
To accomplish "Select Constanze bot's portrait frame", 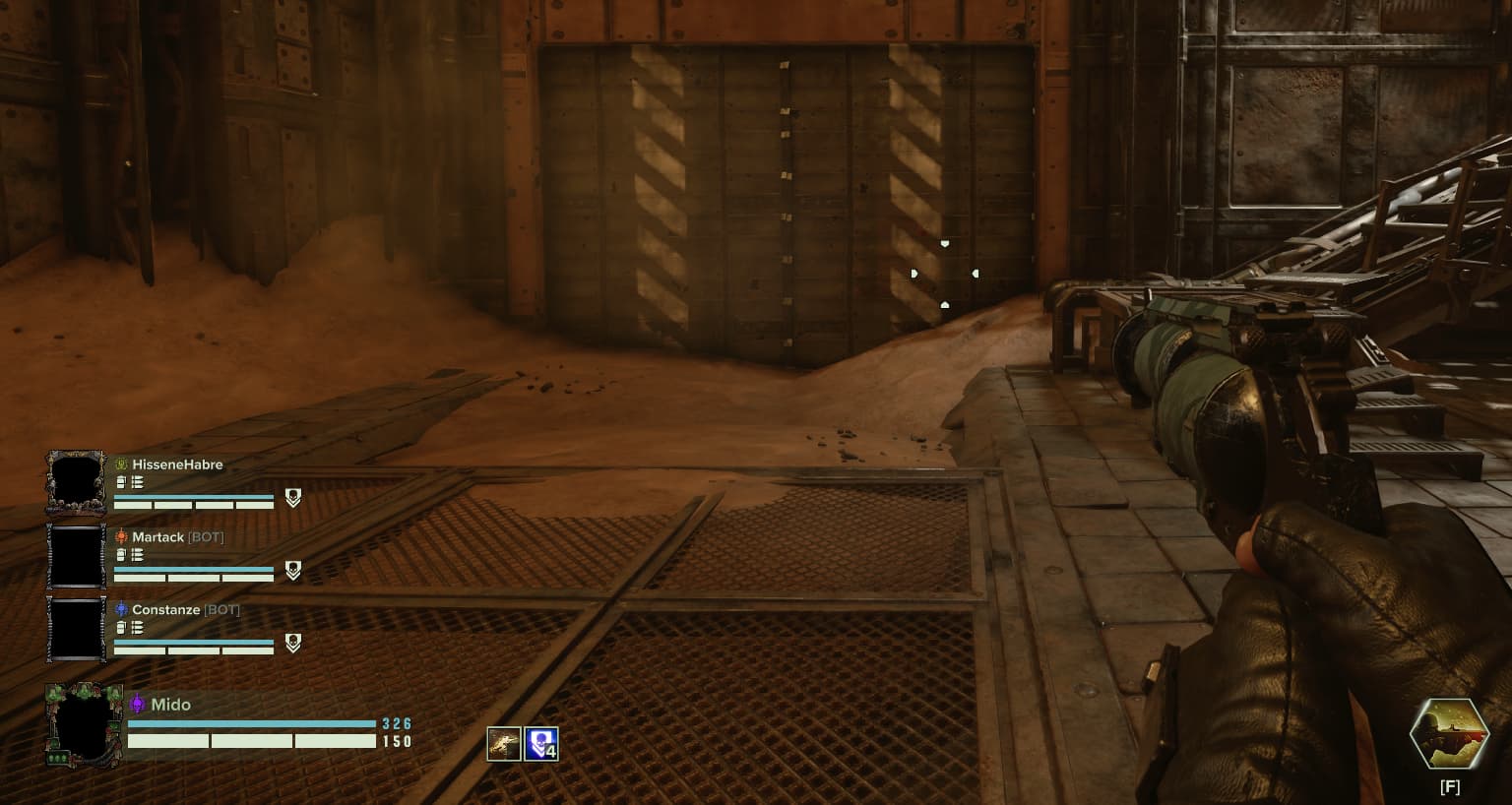I will click(x=76, y=629).
